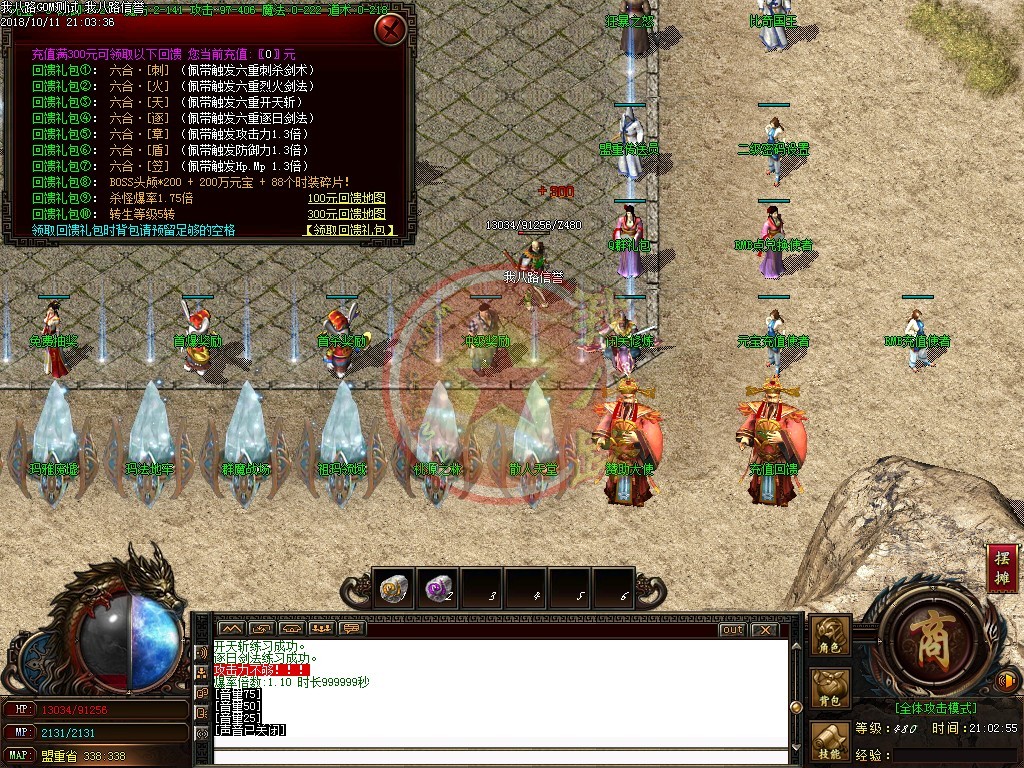Click the chat window 'out' button
Viewport: 1024px width, 768px height.
(x=732, y=629)
